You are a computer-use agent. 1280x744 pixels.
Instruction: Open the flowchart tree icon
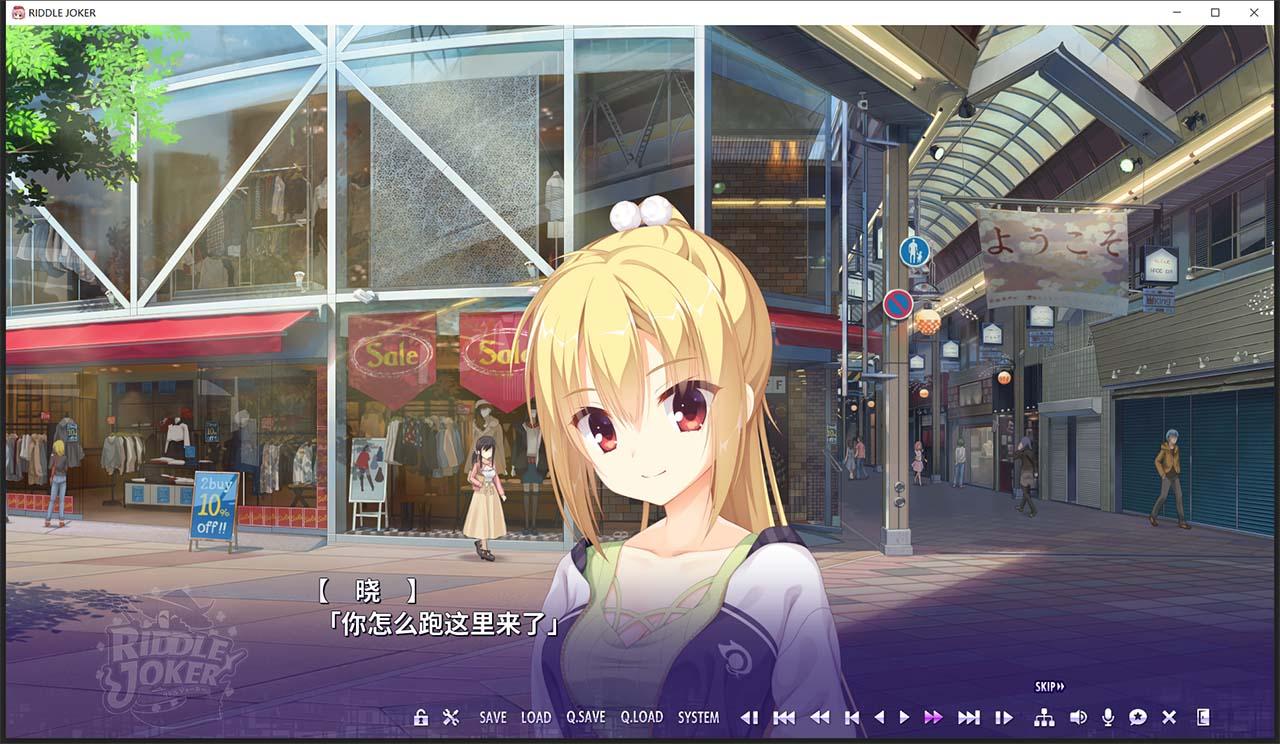pyautogui.click(x=1044, y=717)
